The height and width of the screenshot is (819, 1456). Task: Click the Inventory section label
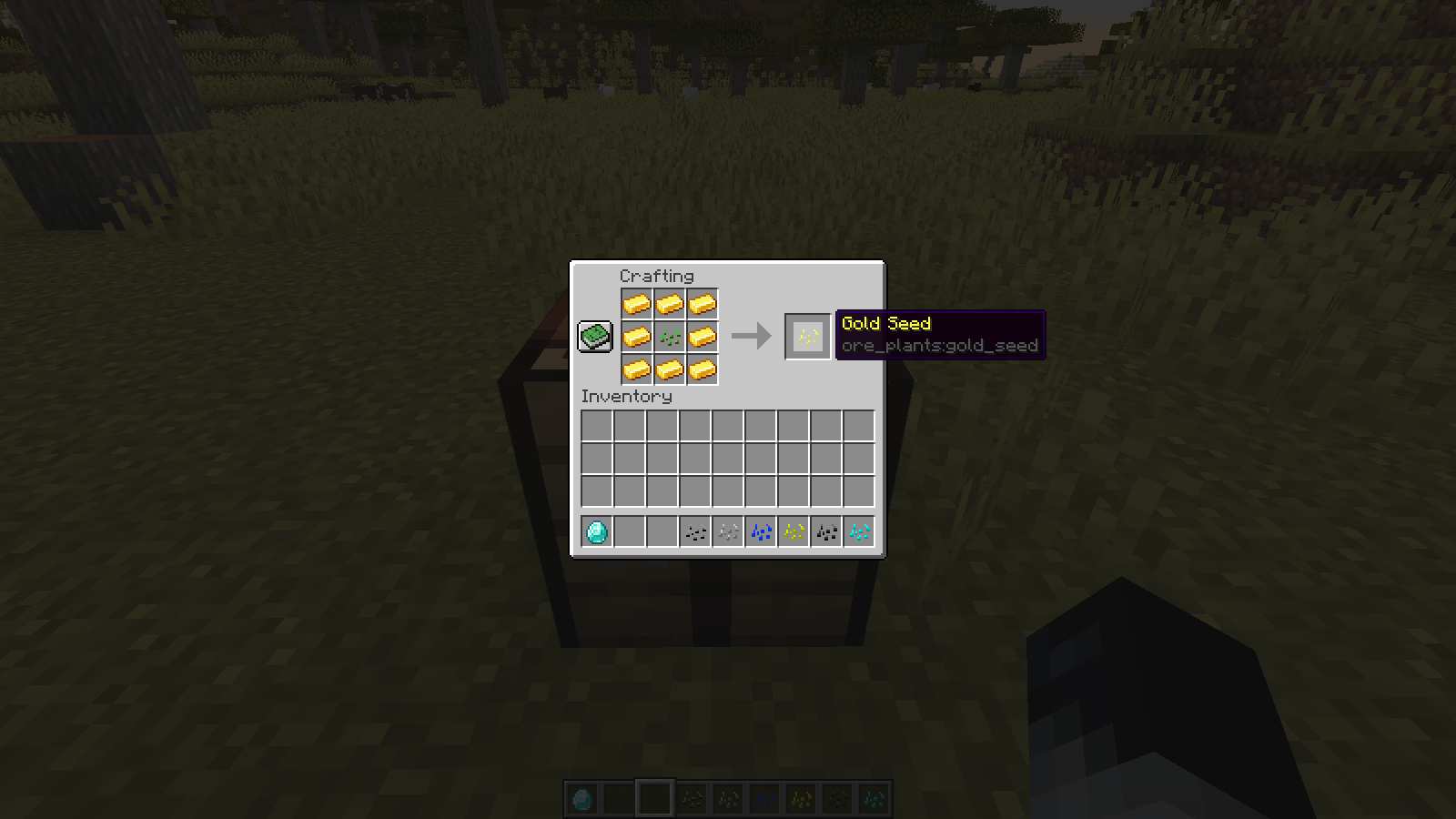pyautogui.click(x=624, y=398)
